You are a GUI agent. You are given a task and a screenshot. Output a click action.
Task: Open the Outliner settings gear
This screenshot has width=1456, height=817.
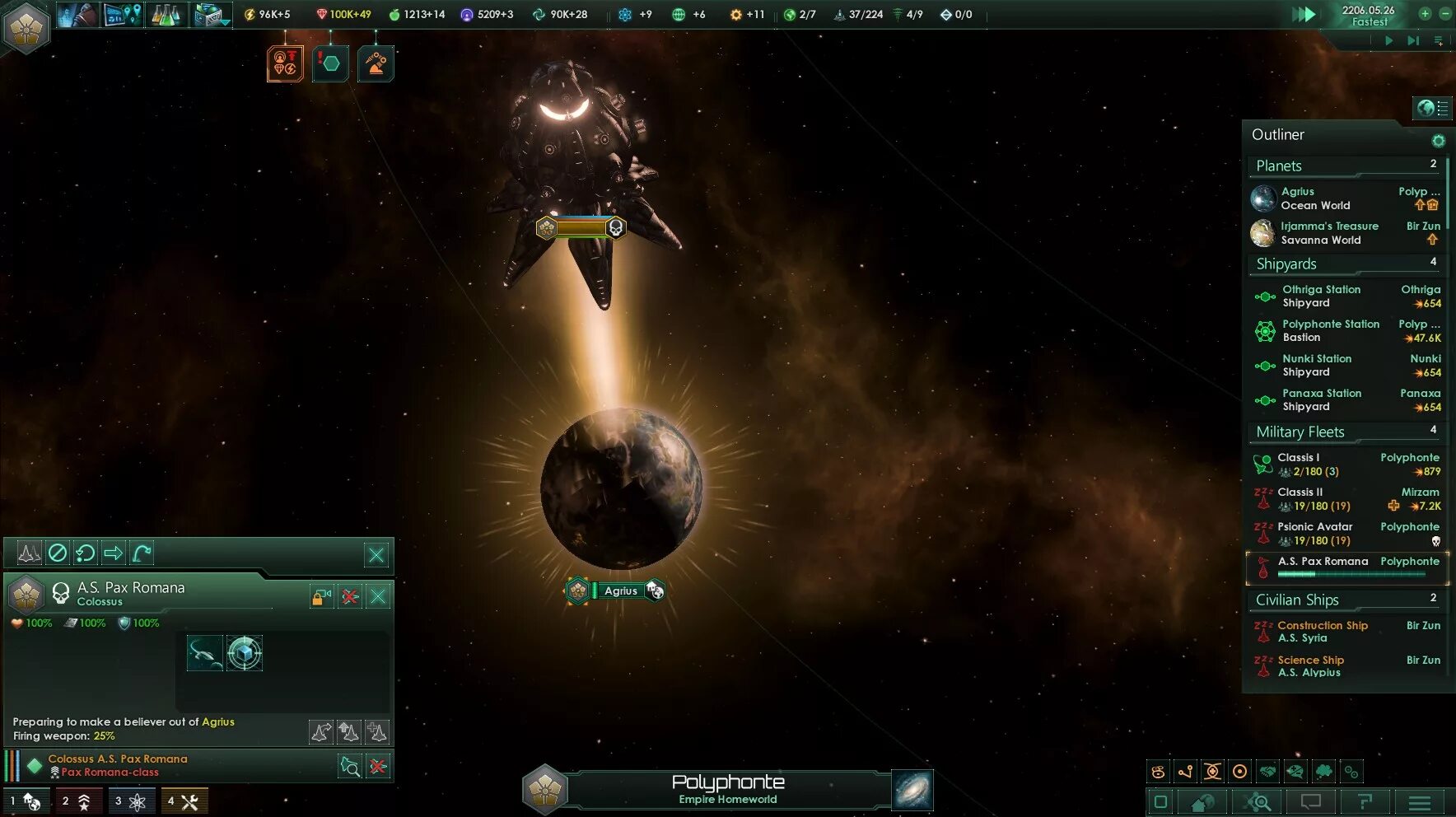(1438, 141)
